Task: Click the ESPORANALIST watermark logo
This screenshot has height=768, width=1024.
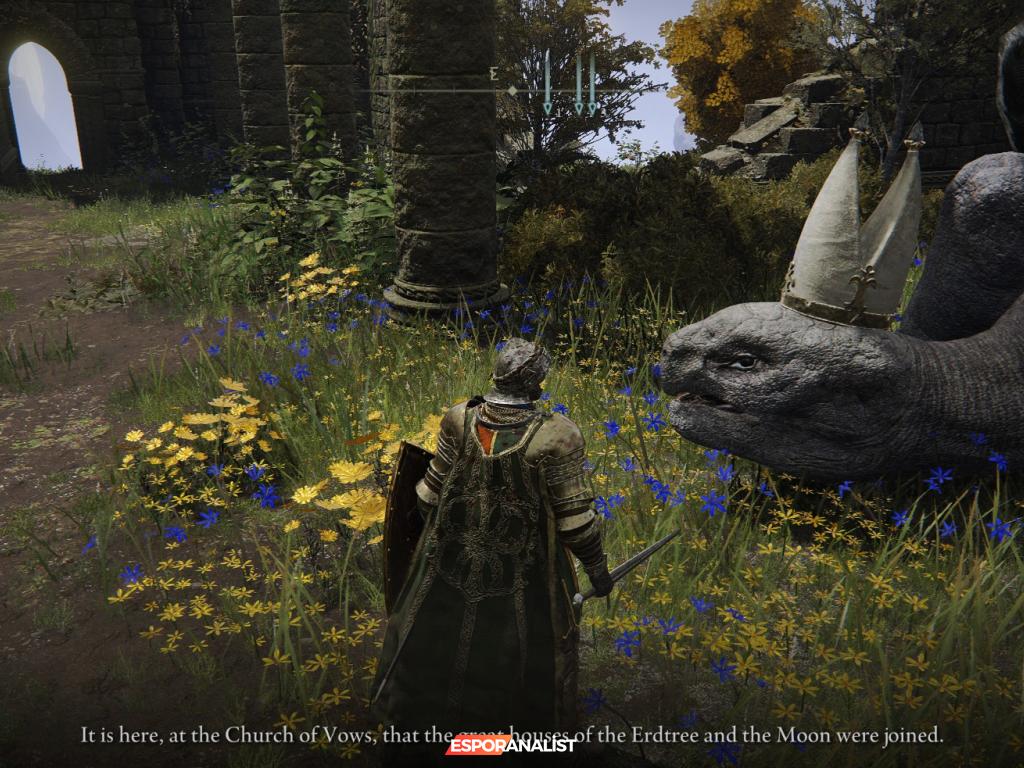Action: (511, 744)
